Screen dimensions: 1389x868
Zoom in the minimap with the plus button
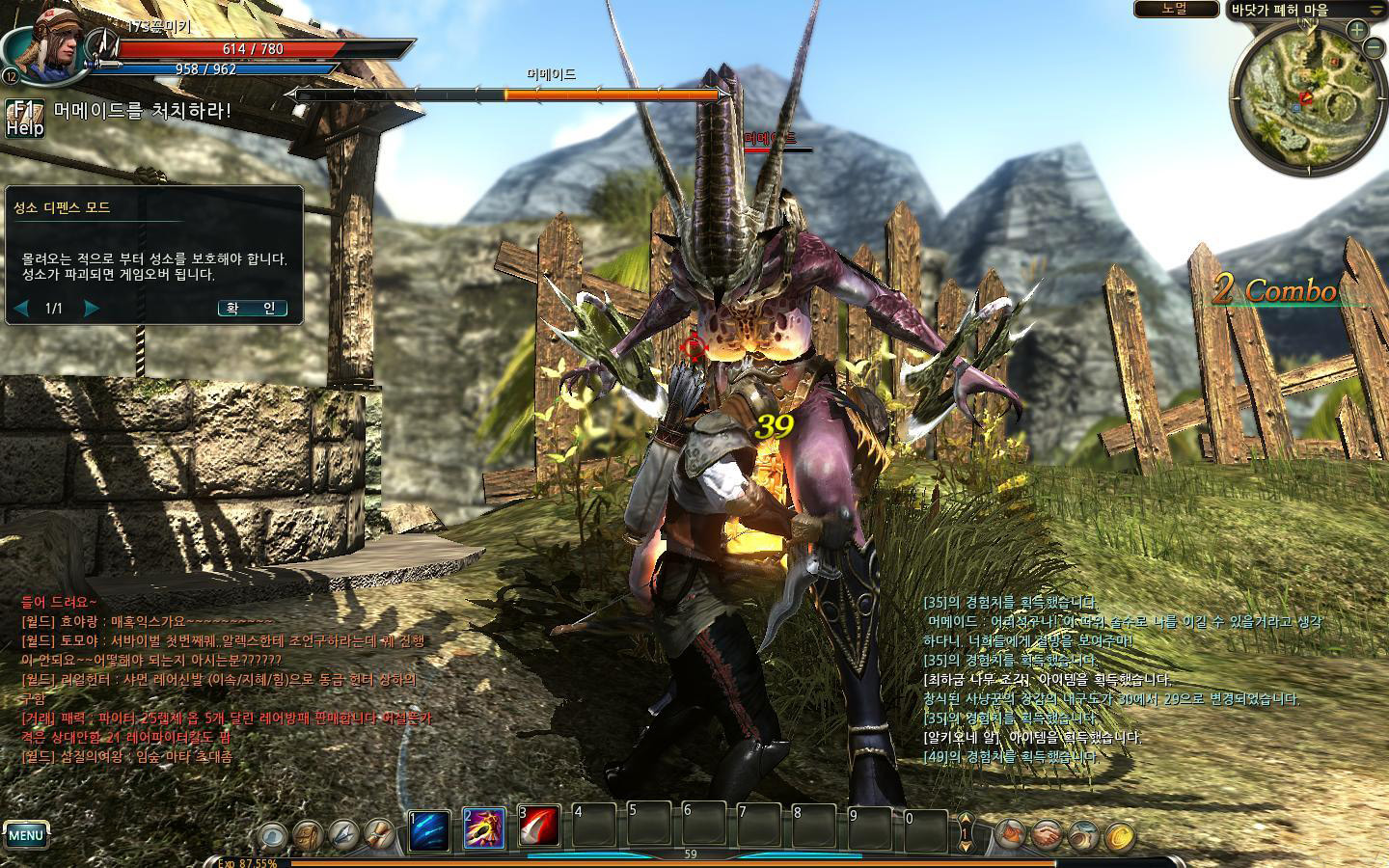click(1356, 30)
